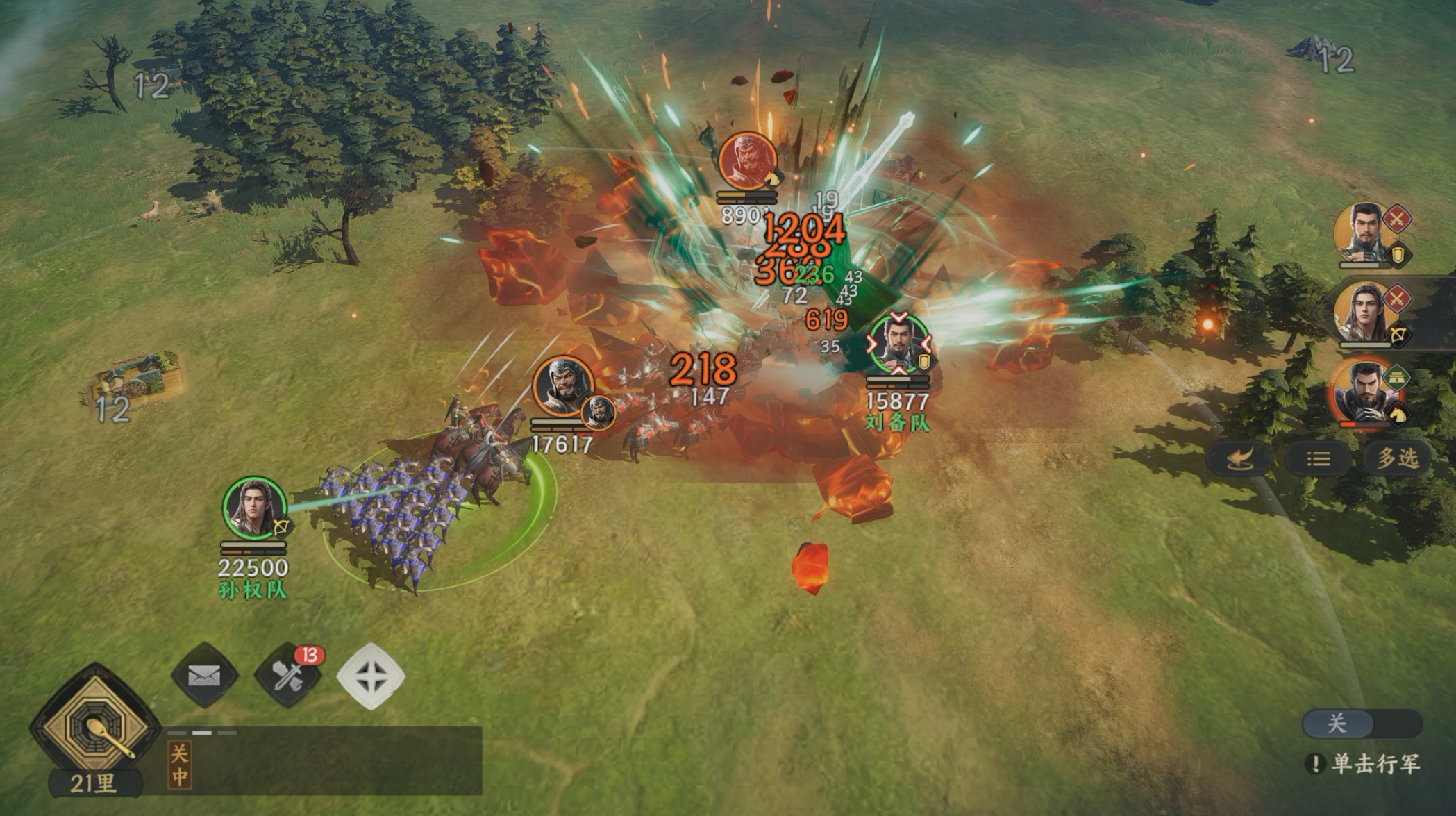Tap the white four-arrow locate button
The image size is (1456, 816).
(x=371, y=676)
